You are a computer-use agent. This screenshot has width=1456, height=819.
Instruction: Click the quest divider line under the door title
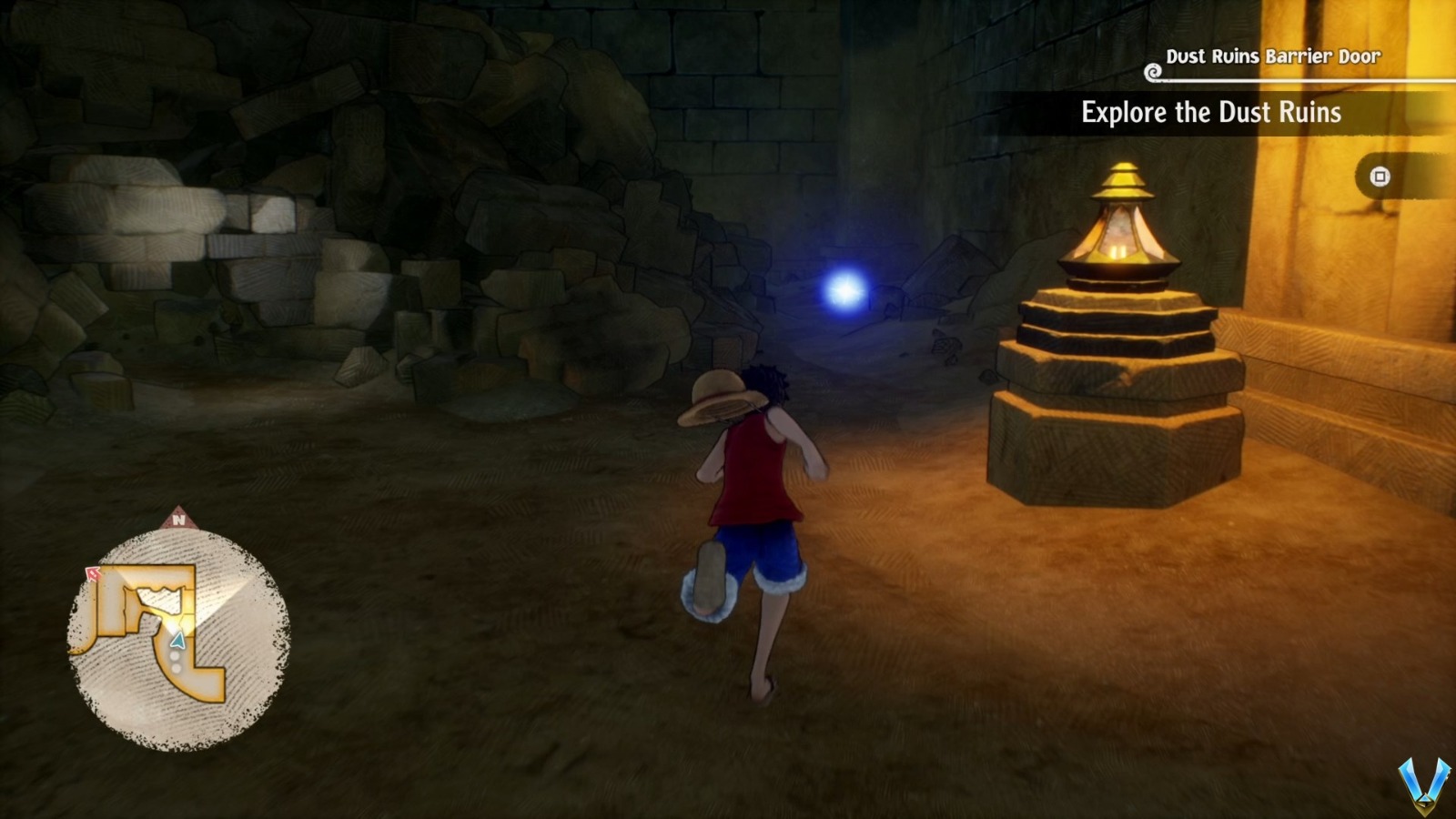pyautogui.click(x=1301, y=79)
